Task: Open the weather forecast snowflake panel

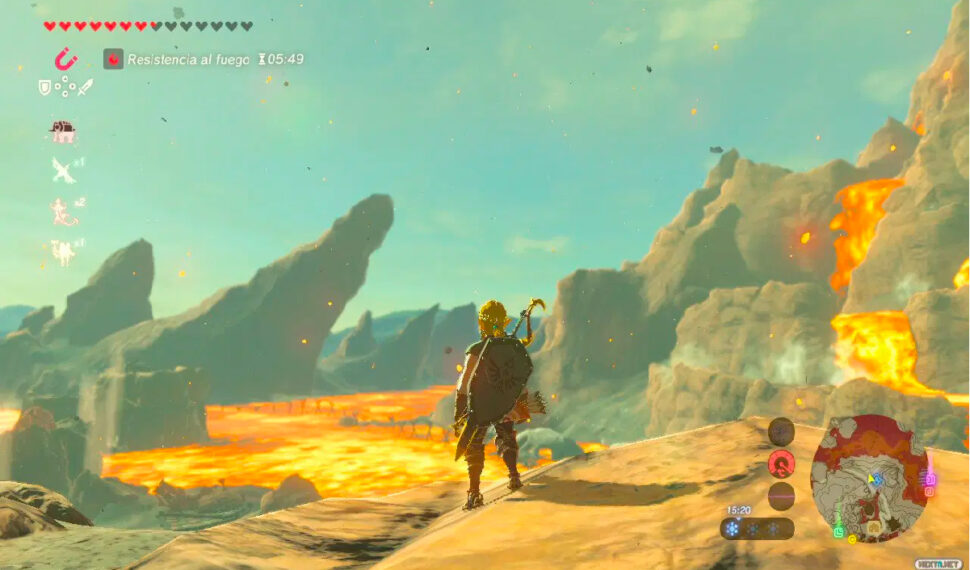Action: 757,528
